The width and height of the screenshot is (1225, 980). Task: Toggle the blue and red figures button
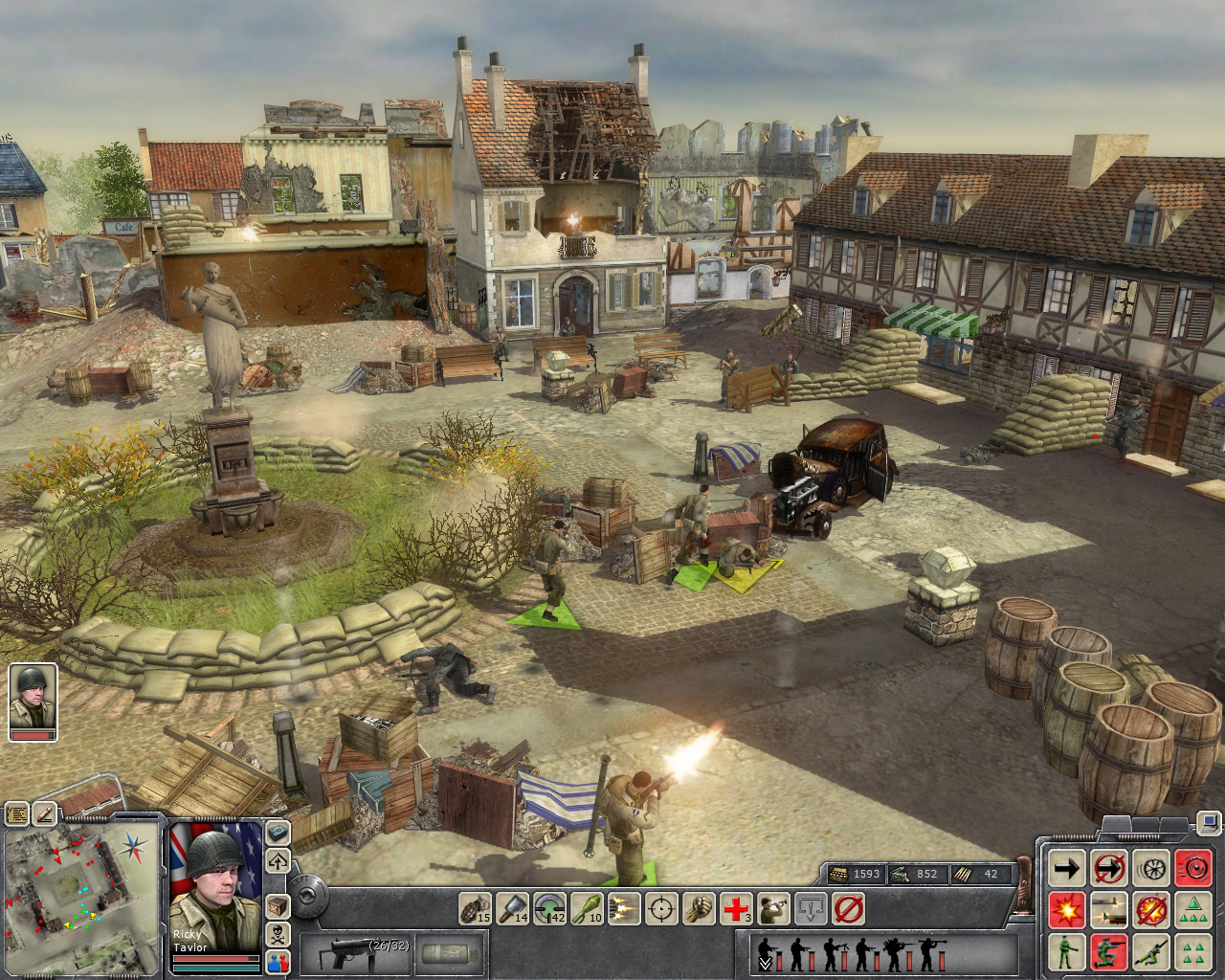tap(277, 961)
